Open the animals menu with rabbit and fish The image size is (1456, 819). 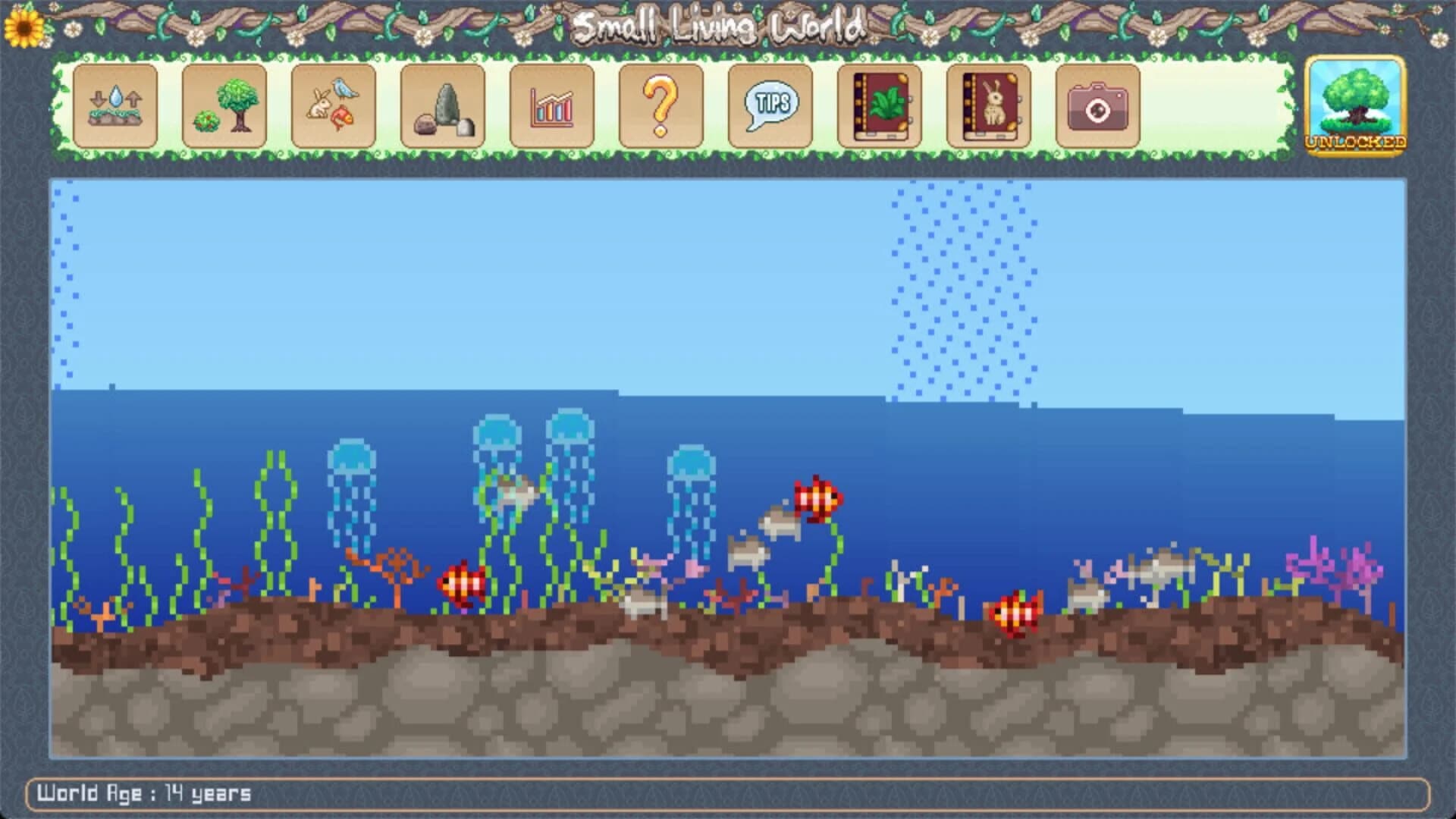coord(334,106)
